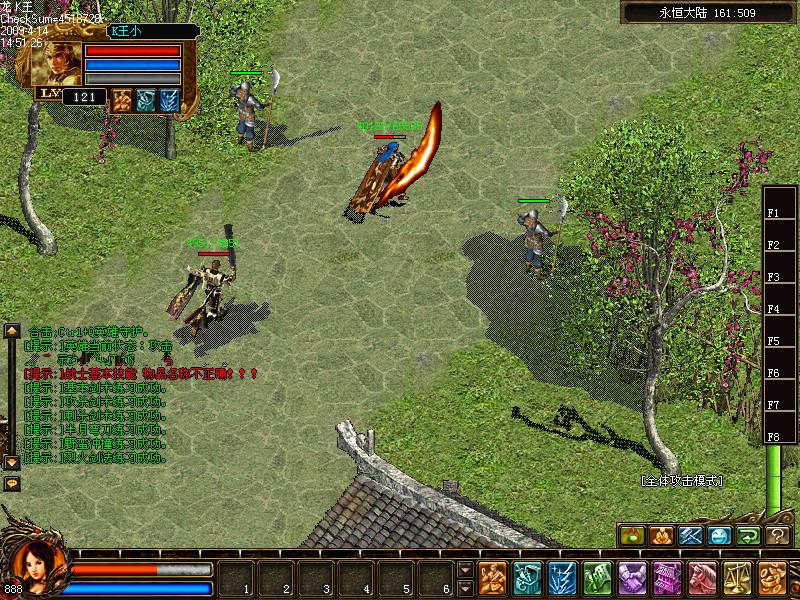Open the purple handshake trade icon

tap(632, 577)
